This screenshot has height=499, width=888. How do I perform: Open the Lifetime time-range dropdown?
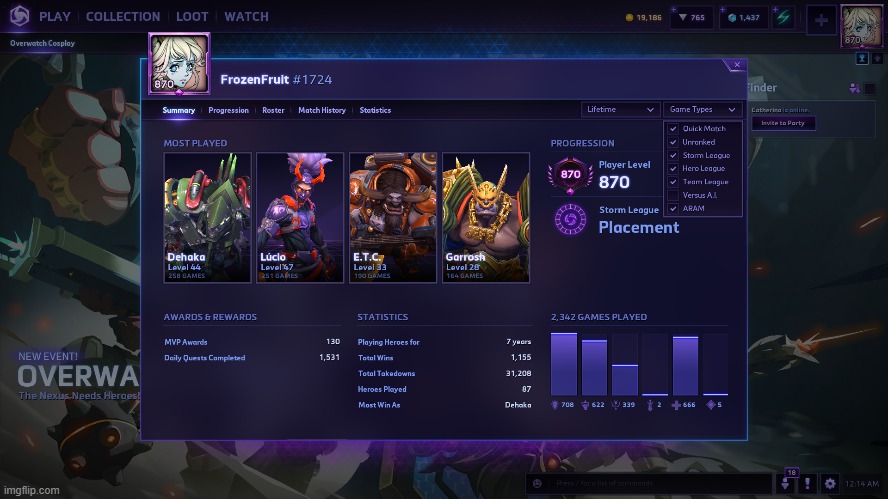pyautogui.click(x=619, y=109)
